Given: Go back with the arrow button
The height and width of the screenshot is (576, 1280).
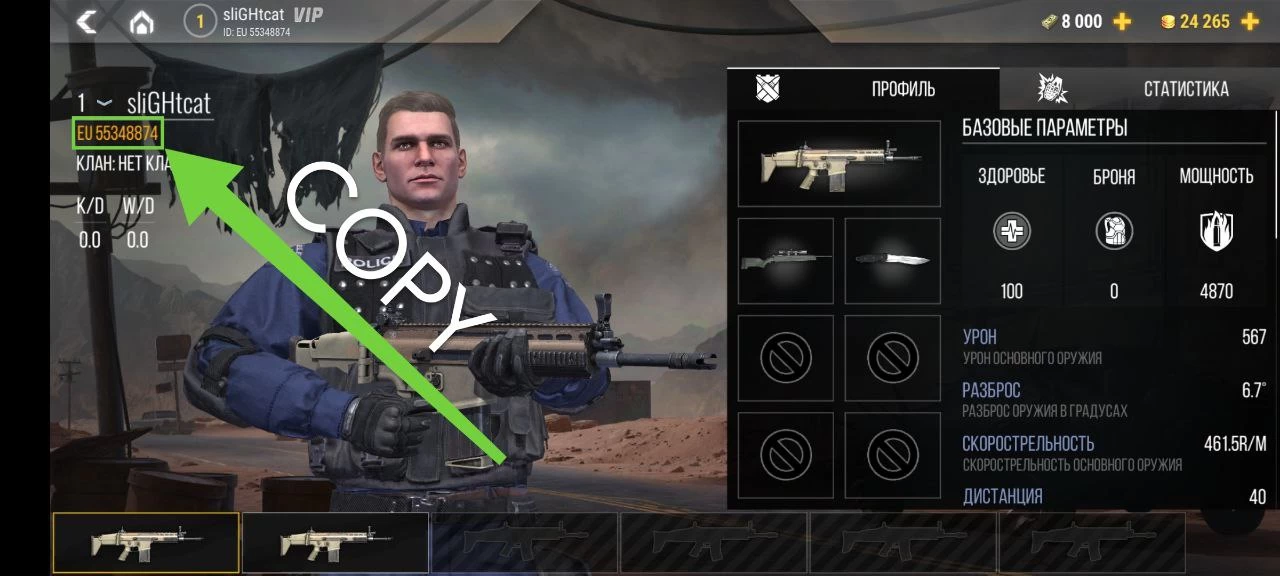Looking at the screenshot, I should (87, 21).
